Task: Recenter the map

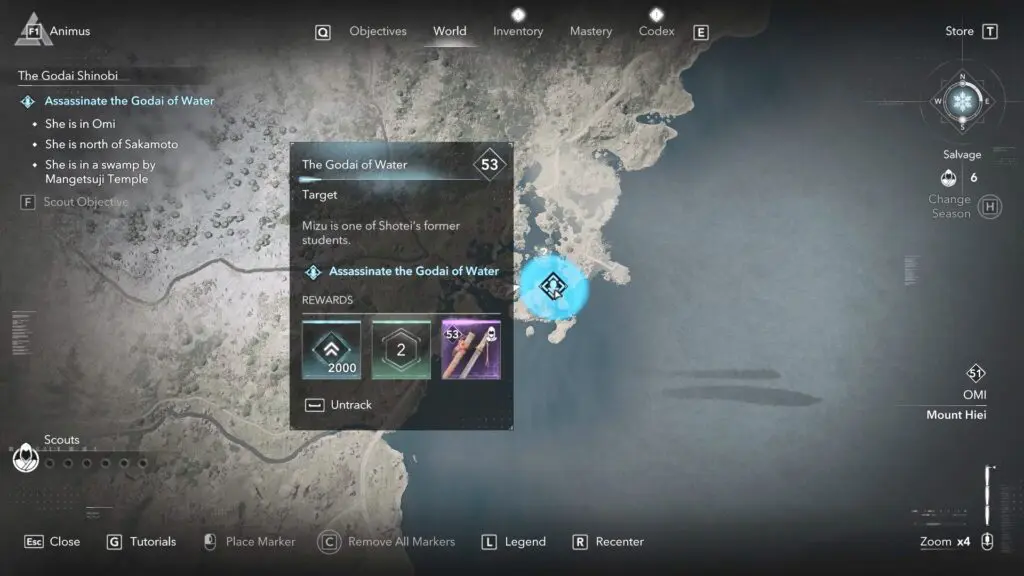Action: click(x=608, y=542)
